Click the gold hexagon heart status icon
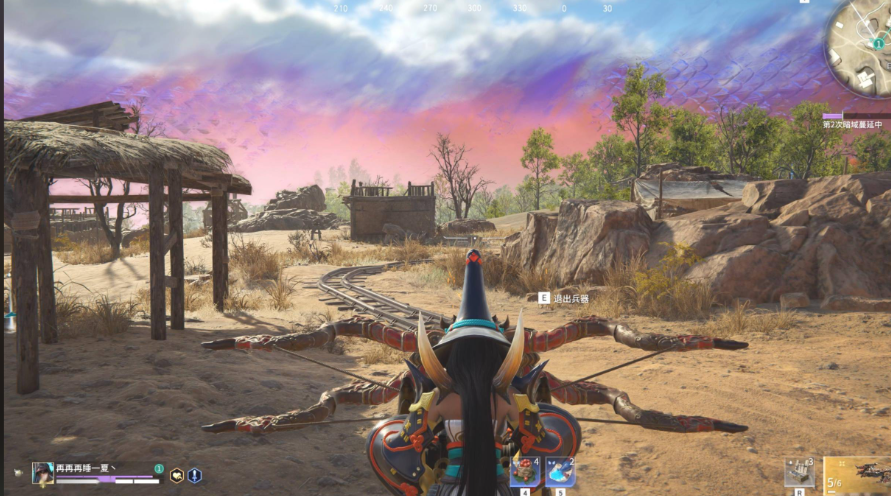Image resolution: width=891 pixels, height=496 pixels. point(177,476)
